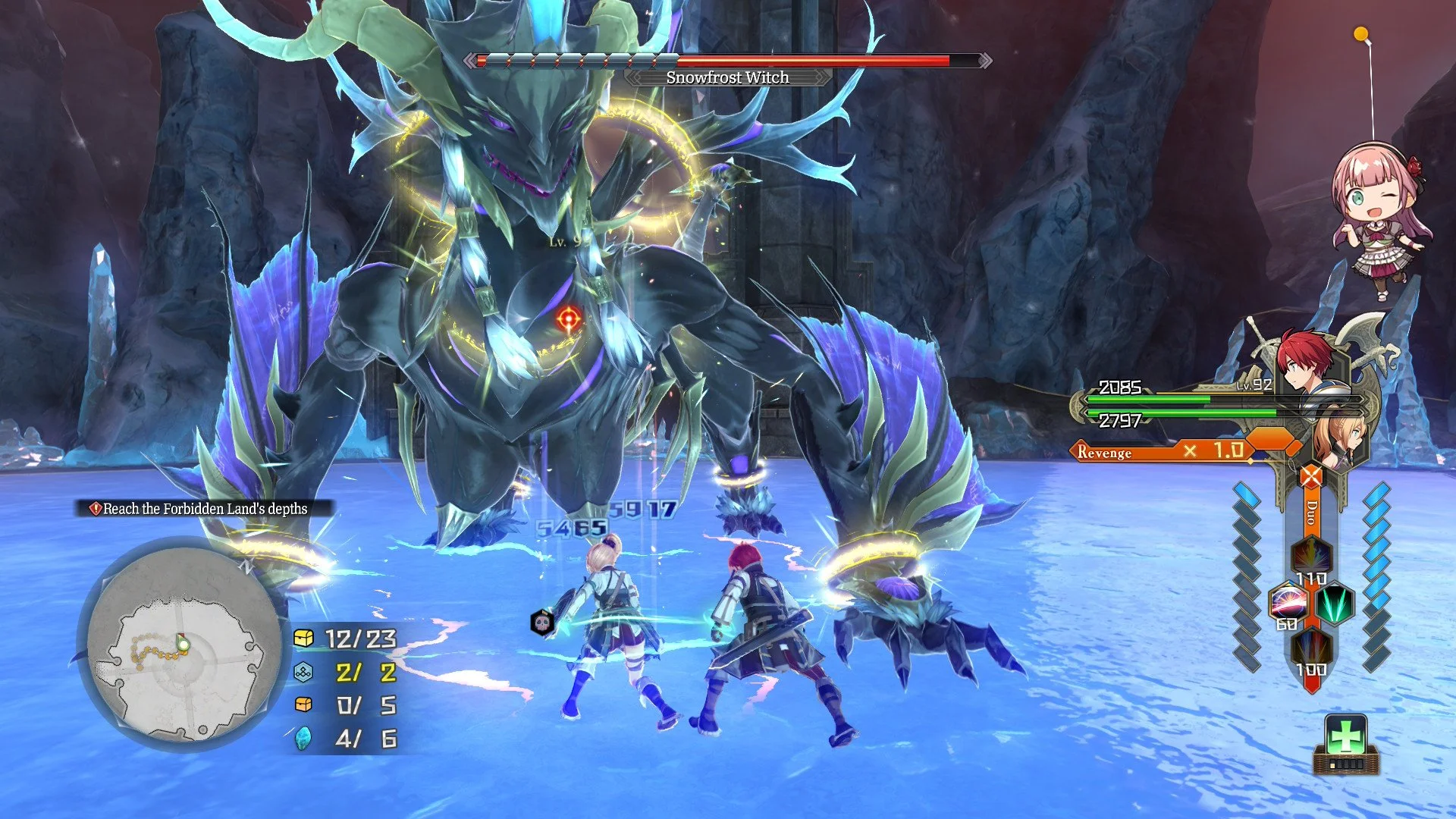Switch to the blonde partner portrait
The width and height of the screenshot is (1456, 819).
pos(1339,438)
